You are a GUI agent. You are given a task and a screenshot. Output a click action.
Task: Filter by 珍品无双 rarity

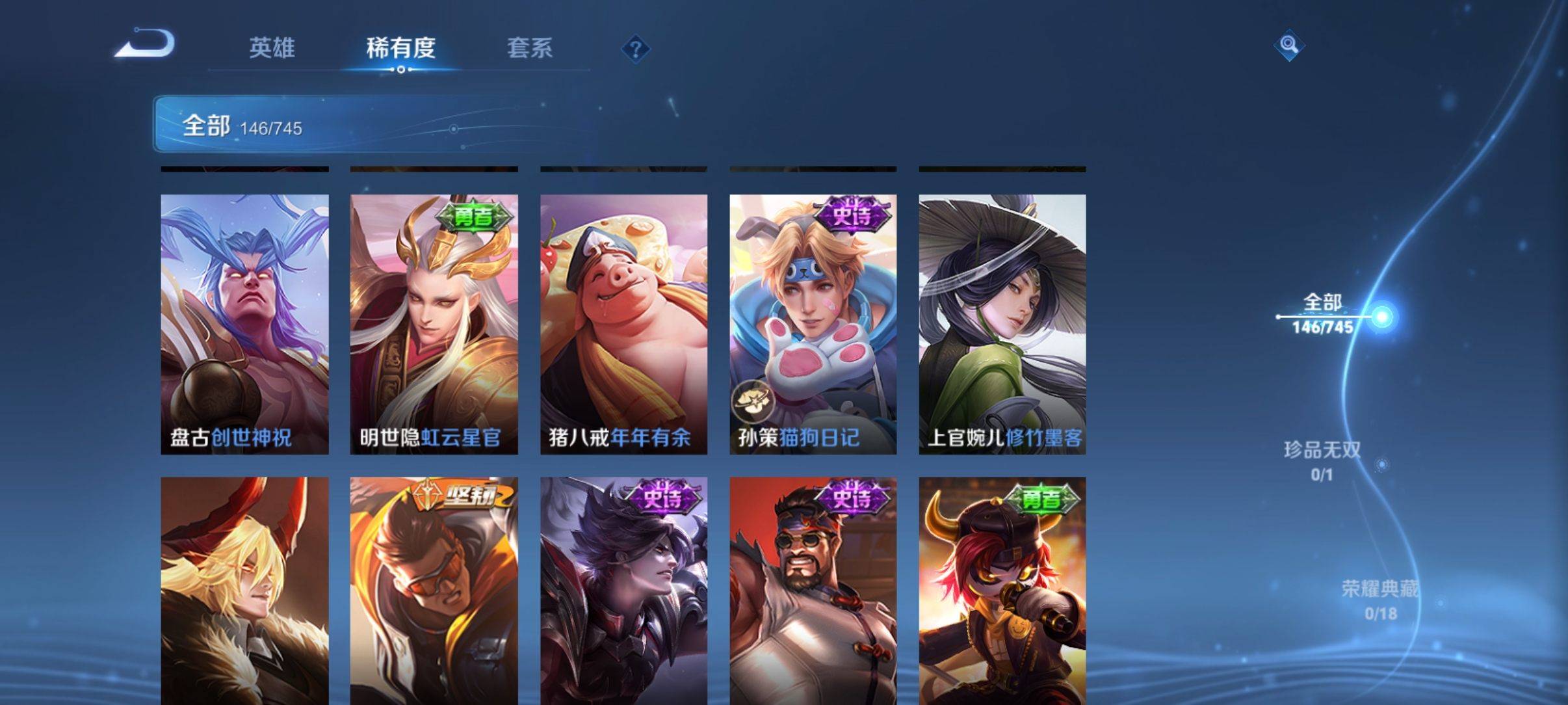(1322, 460)
